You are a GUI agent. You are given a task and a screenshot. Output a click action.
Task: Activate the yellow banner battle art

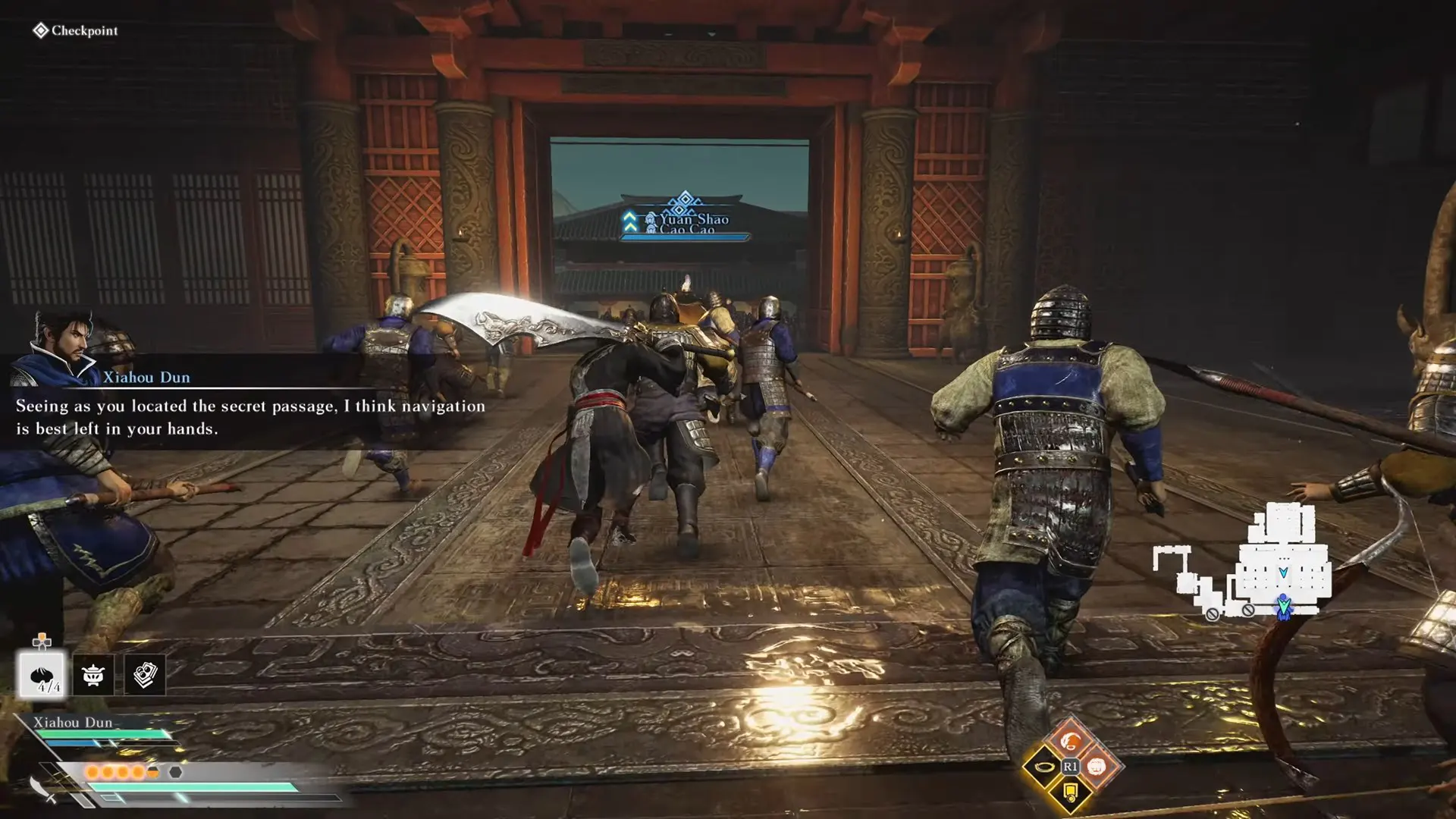pos(1070,793)
